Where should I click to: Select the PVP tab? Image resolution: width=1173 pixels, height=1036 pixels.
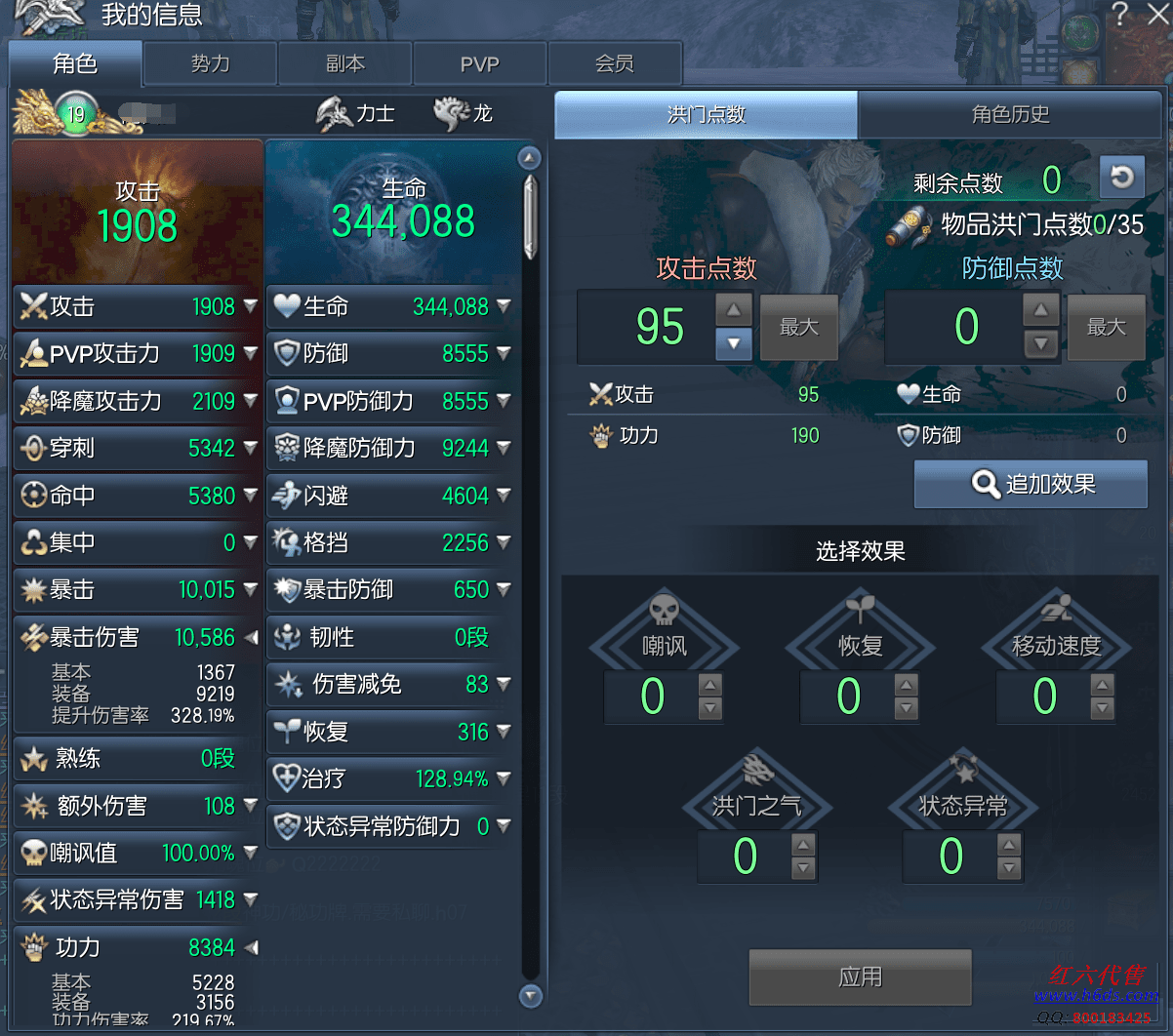[479, 64]
